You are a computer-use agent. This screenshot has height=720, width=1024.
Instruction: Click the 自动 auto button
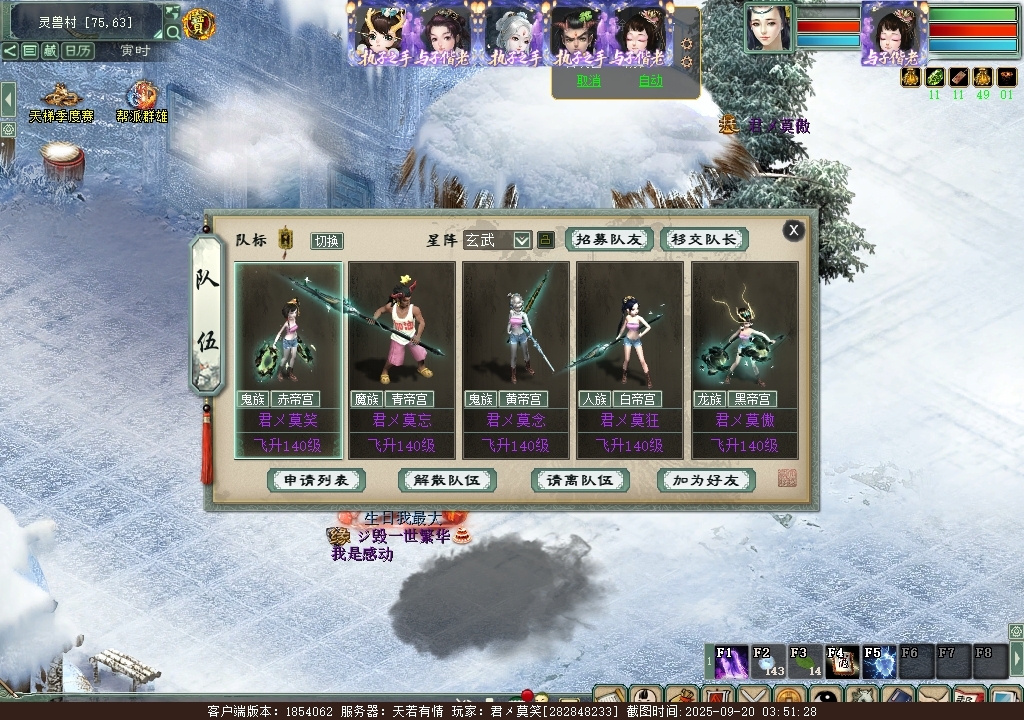pyautogui.click(x=650, y=82)
